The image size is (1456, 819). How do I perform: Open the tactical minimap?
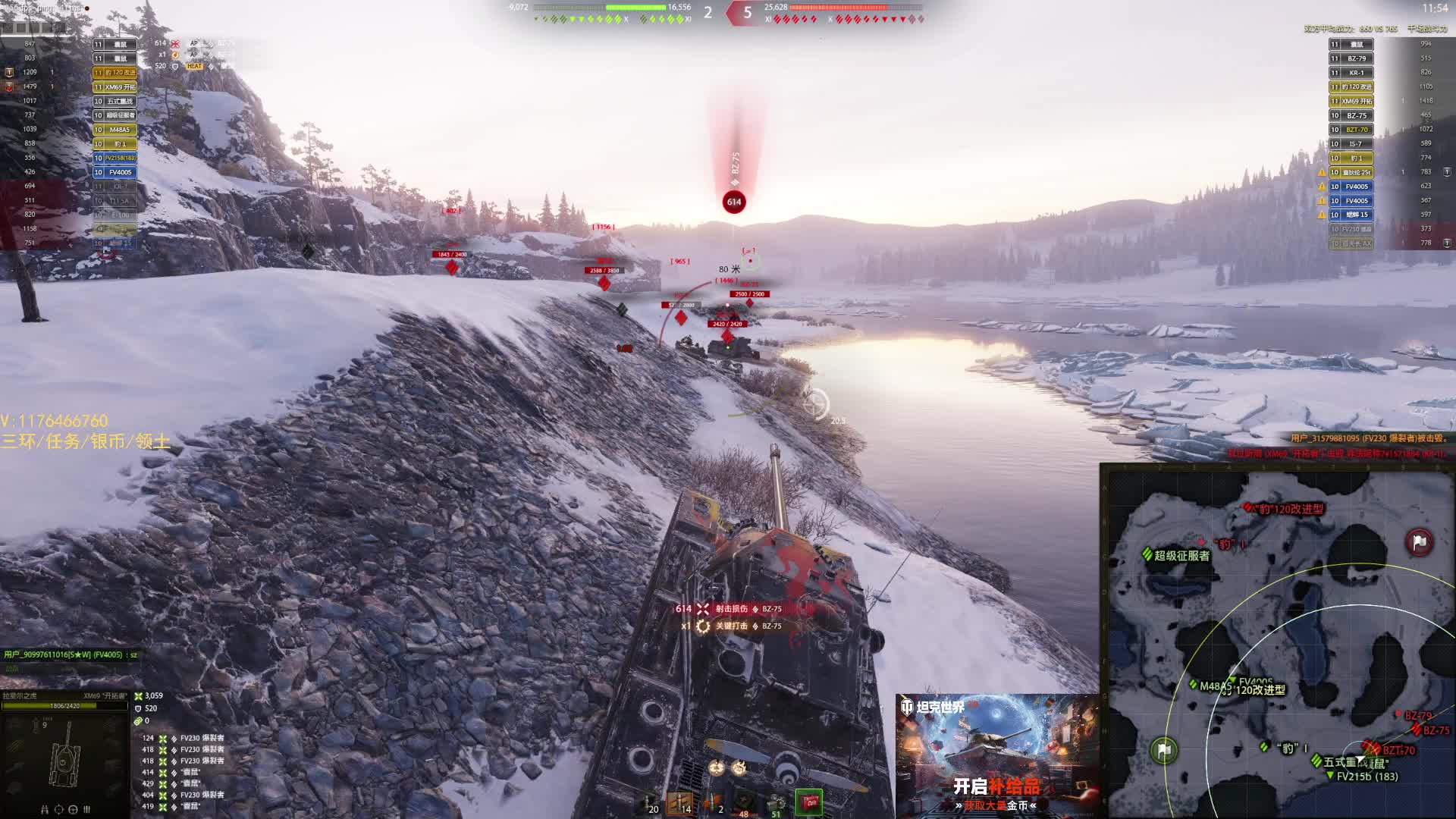(x=1278, y=641)
